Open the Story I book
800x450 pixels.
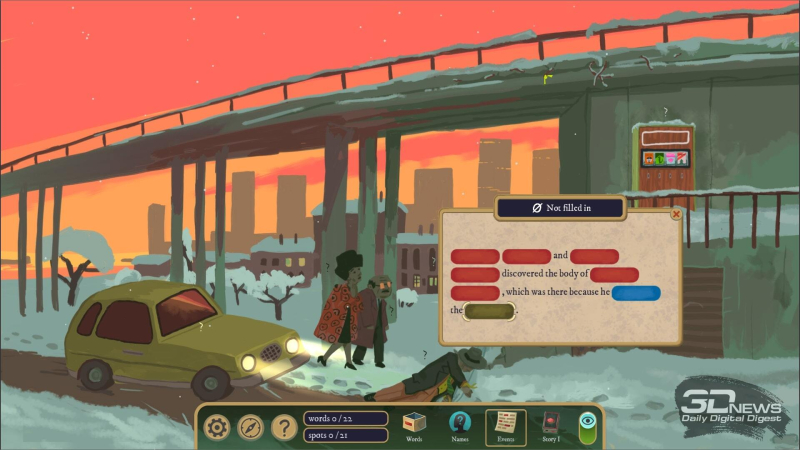[x=550, y=426]
